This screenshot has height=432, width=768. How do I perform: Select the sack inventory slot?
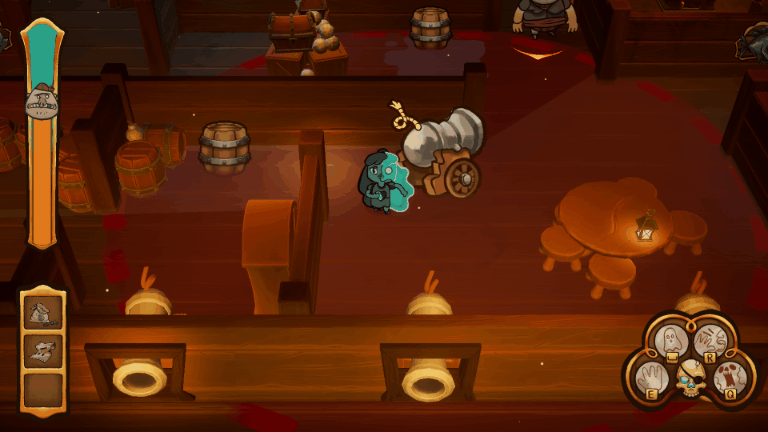pyautogui.click(x=43, y=313)
